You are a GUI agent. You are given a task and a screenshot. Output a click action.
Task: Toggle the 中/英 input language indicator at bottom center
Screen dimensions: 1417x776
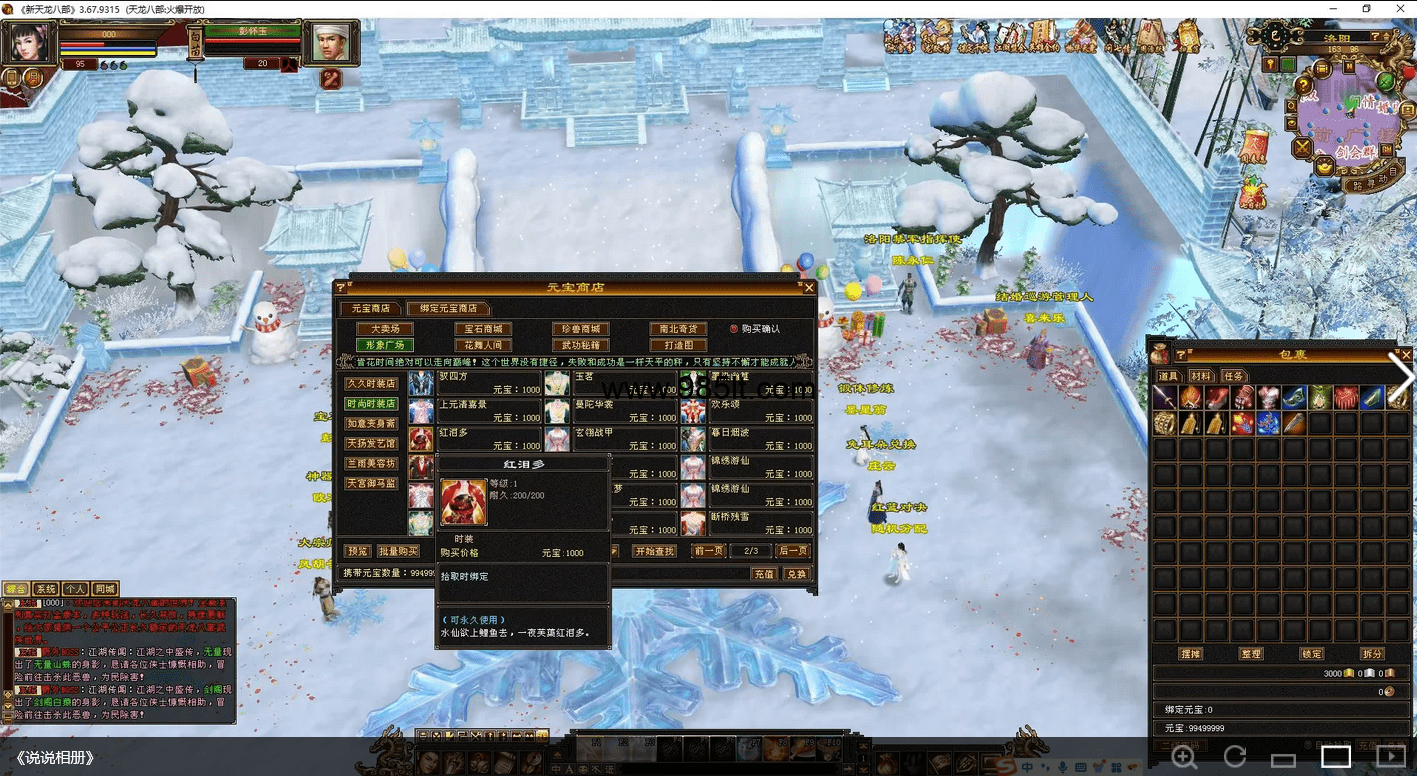[556, 769]
